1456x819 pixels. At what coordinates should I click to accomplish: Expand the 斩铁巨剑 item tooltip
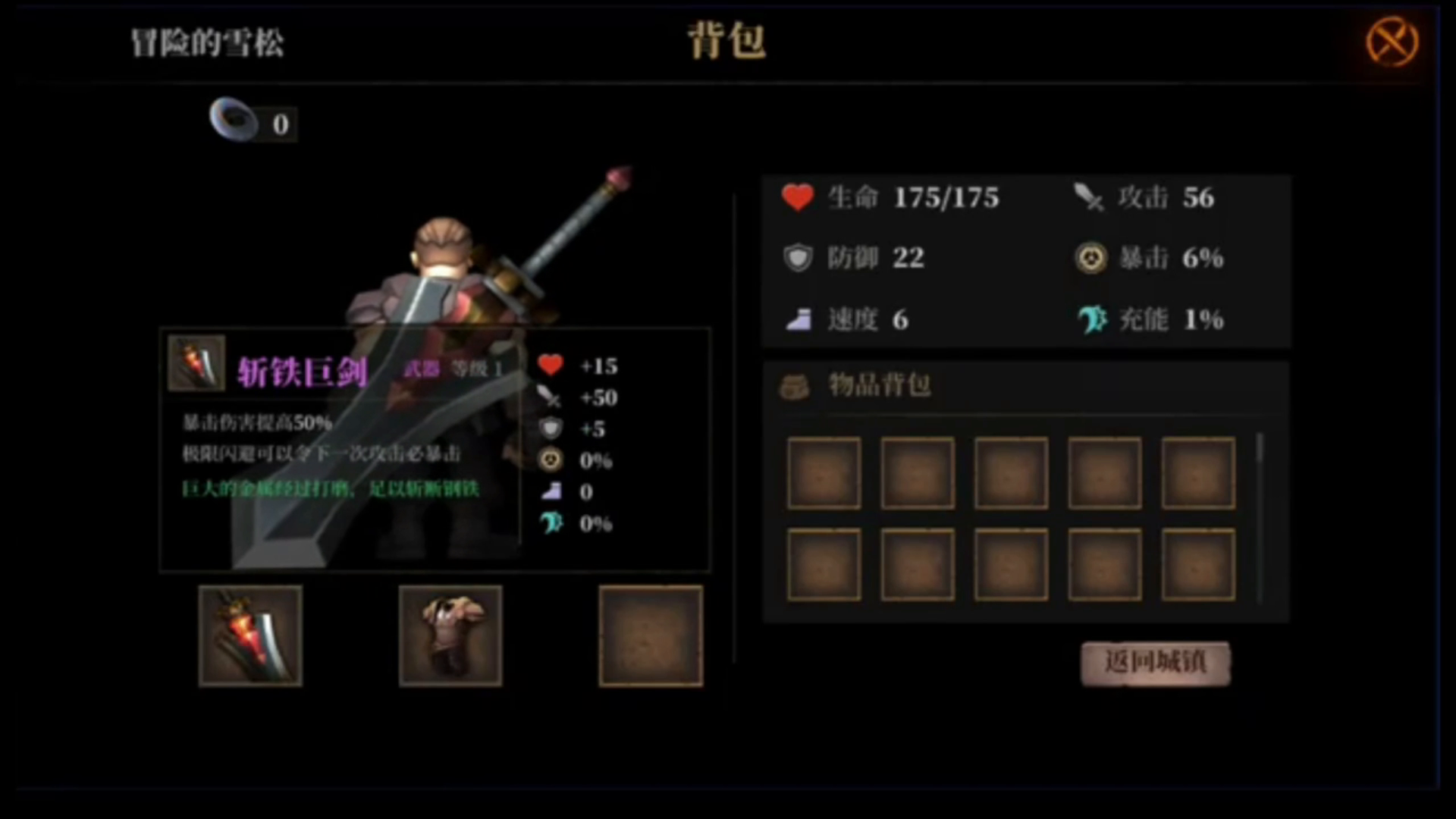pyautogui.click(x=436, y=447)
